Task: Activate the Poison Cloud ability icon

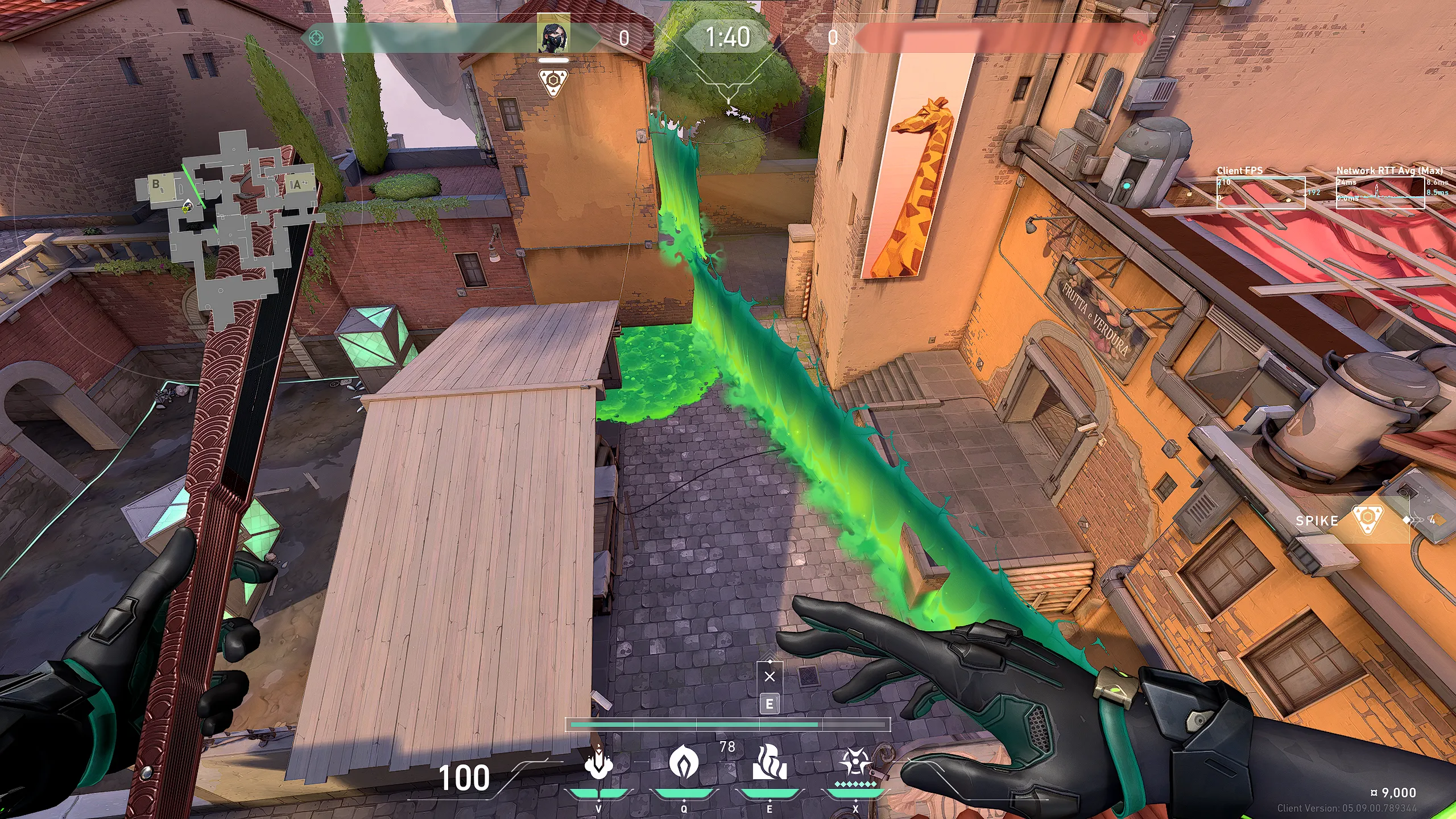Action: tap(684, 763)
